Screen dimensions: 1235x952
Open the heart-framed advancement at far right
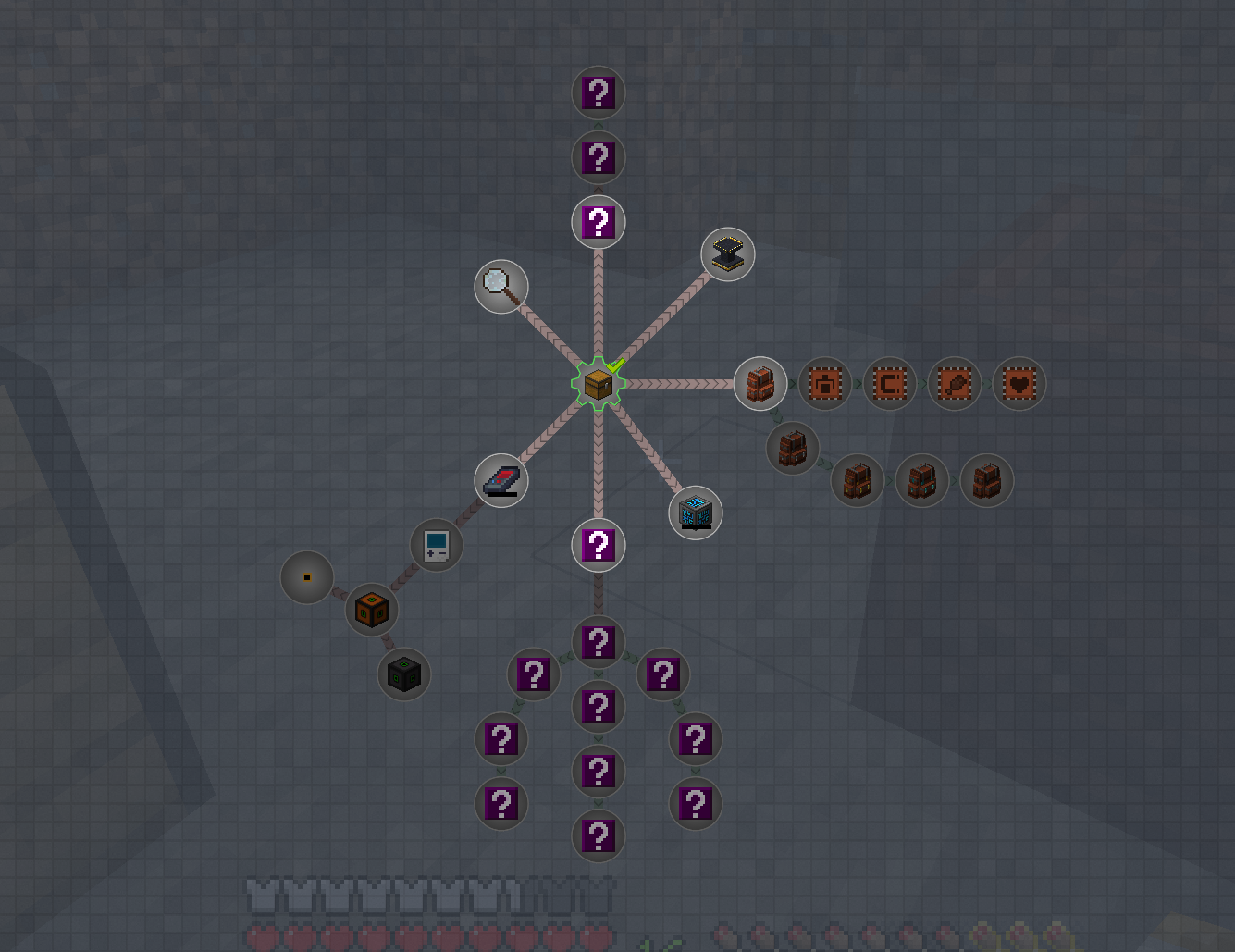(x=1019, y=383)
